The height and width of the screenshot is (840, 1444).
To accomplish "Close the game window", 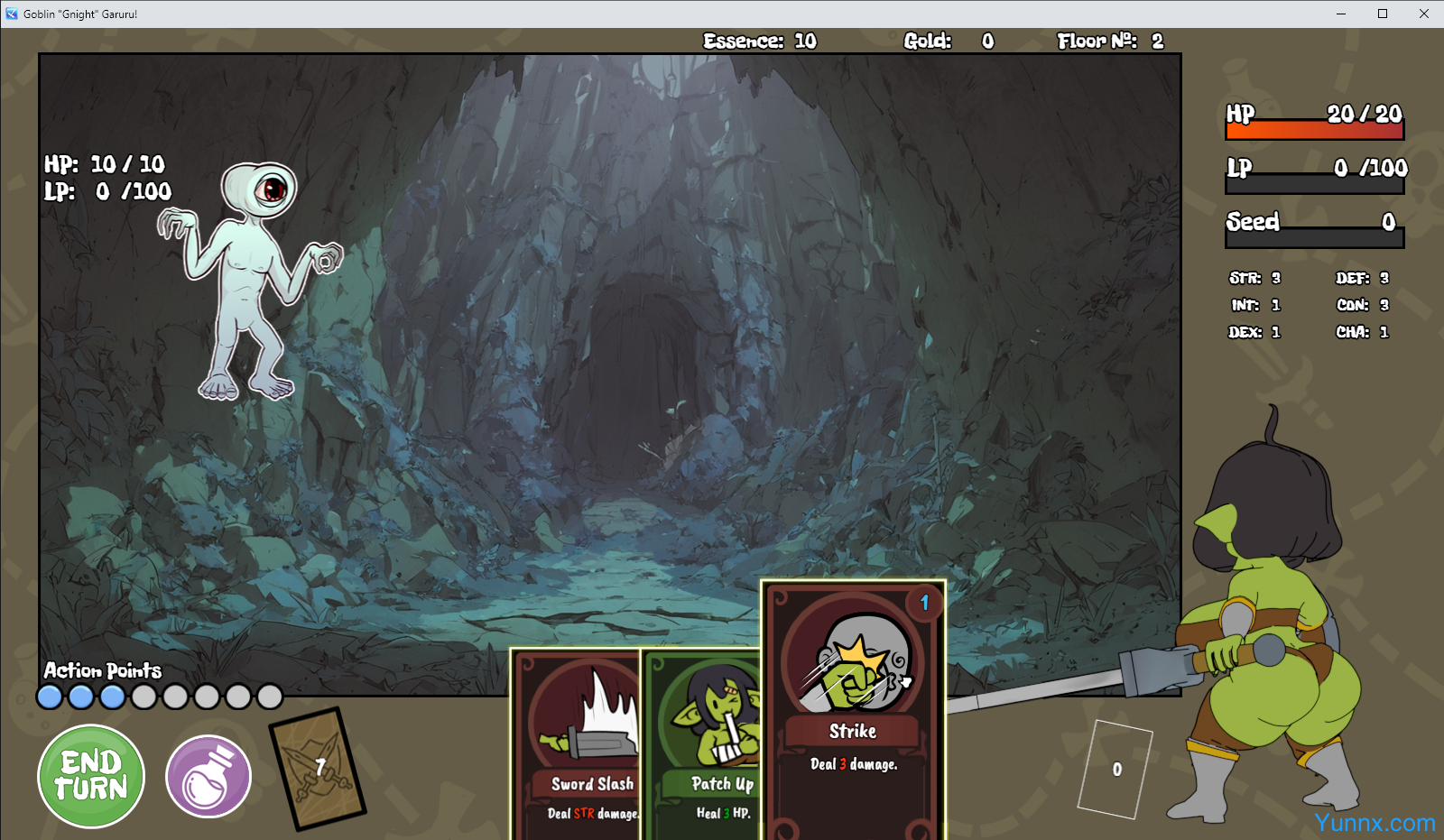I will coord(1423,14).
